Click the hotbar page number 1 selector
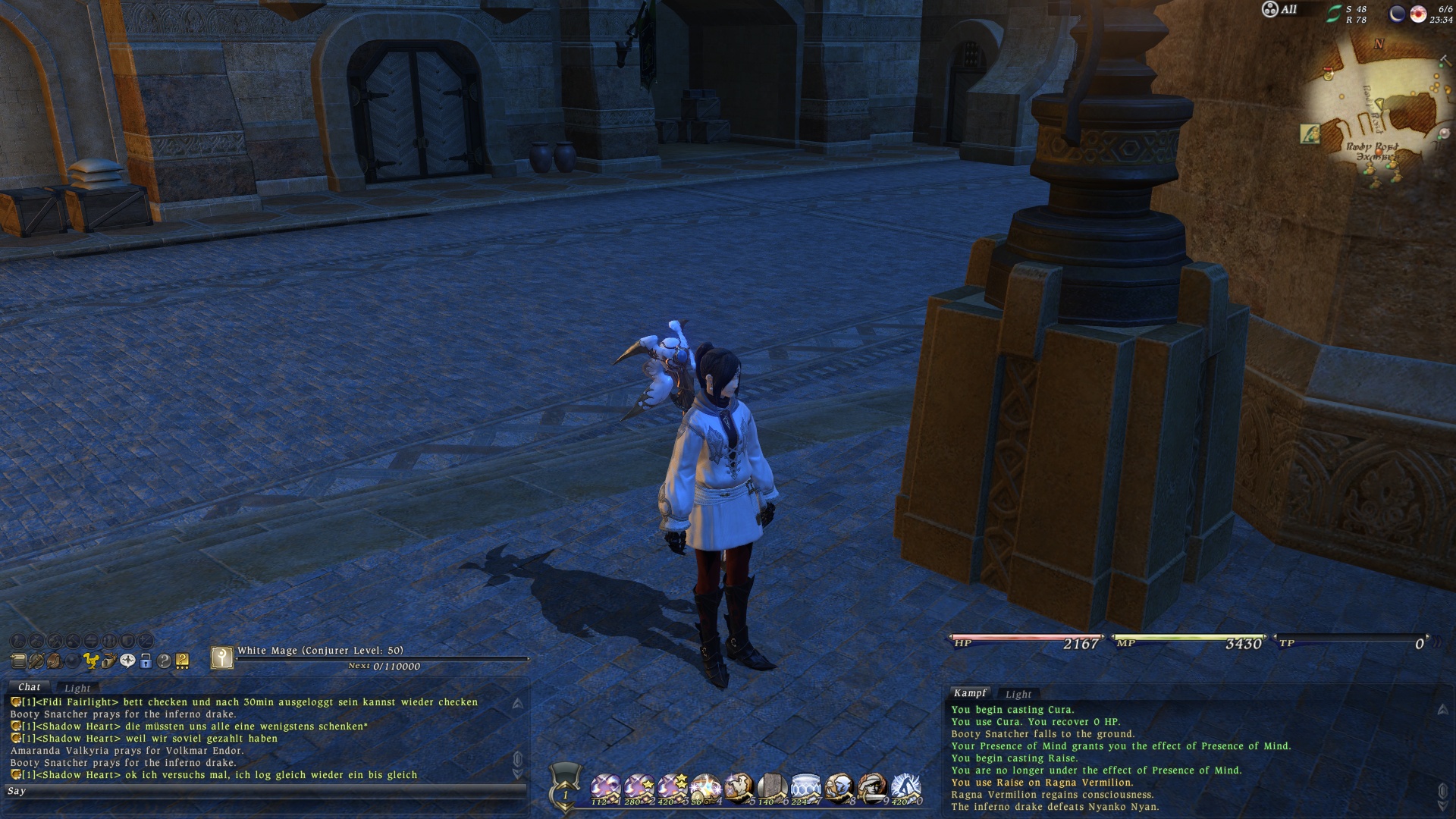1456x819 pixels. [x=565, y=795]
